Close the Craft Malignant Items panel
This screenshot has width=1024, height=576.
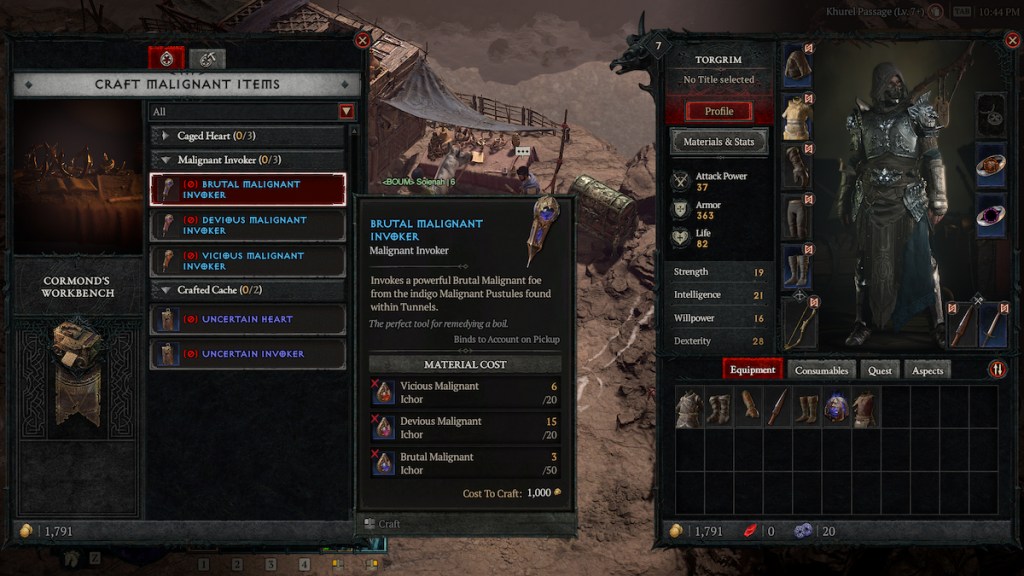pyautogui.click(x=362, y=41)
